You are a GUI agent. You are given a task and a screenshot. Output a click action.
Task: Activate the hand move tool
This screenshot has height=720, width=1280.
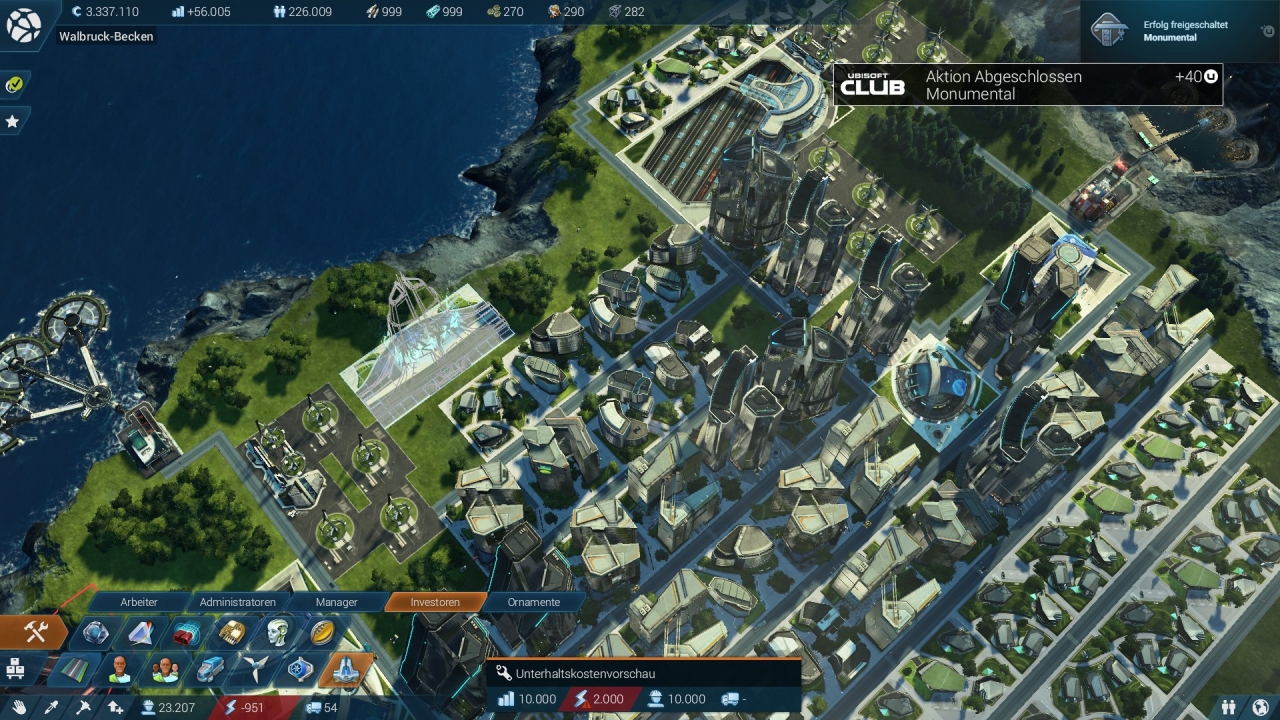point(19,708)
